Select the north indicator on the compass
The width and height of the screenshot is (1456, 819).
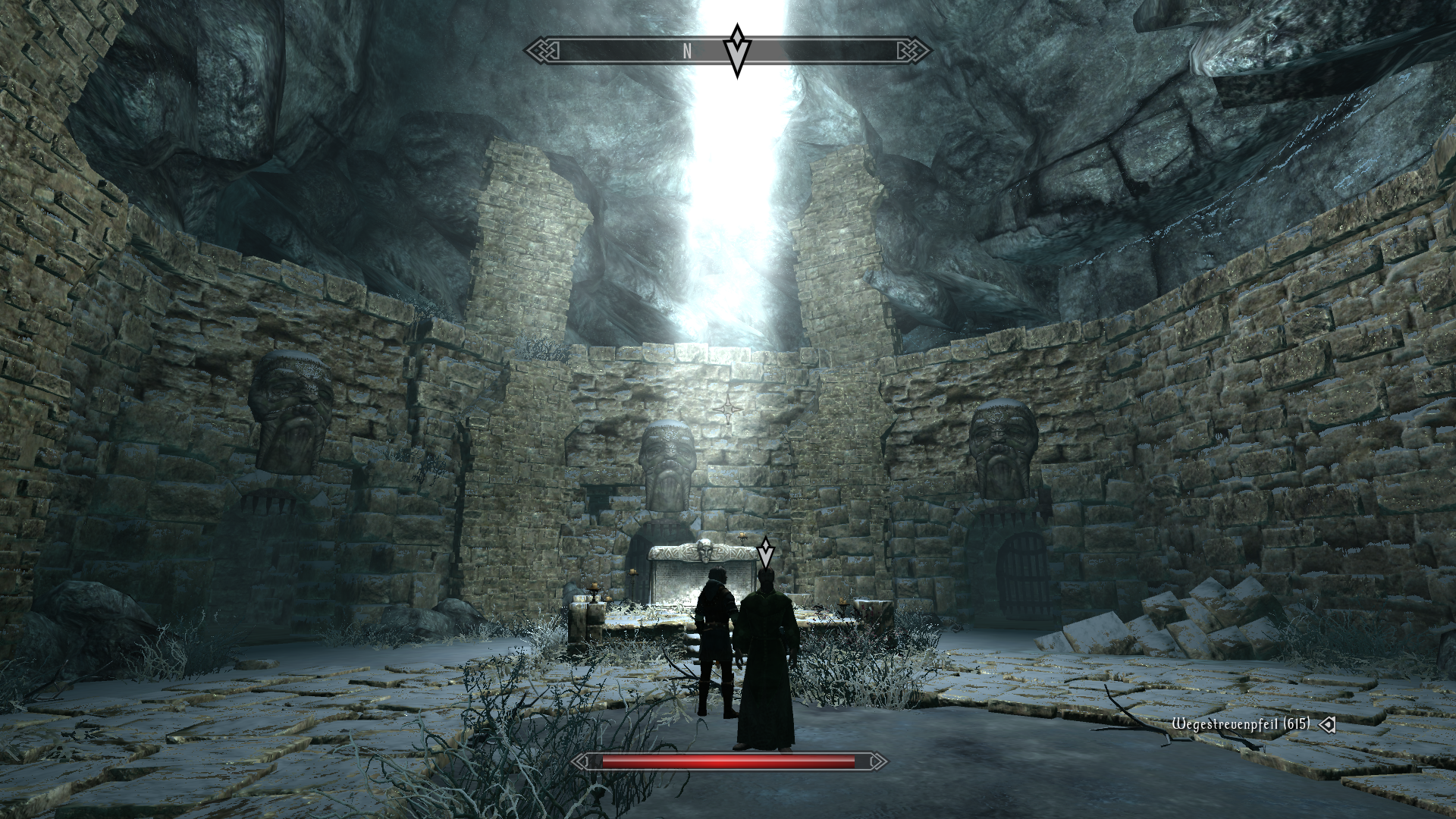point(687,51)
